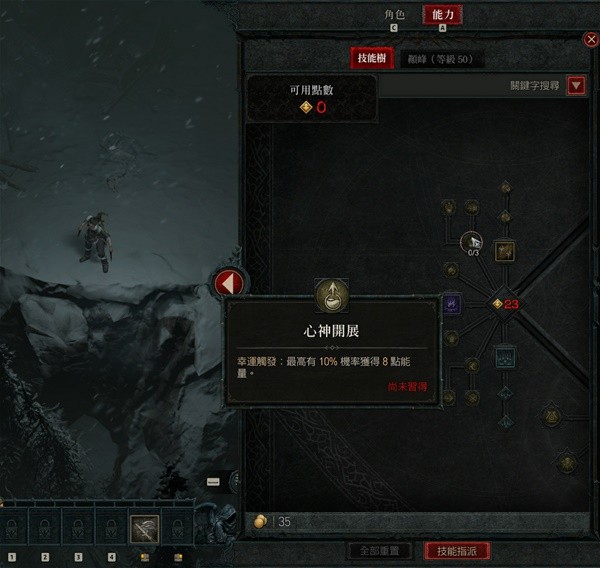Select the square skill node beside 0/3

[x=504, y=249]
